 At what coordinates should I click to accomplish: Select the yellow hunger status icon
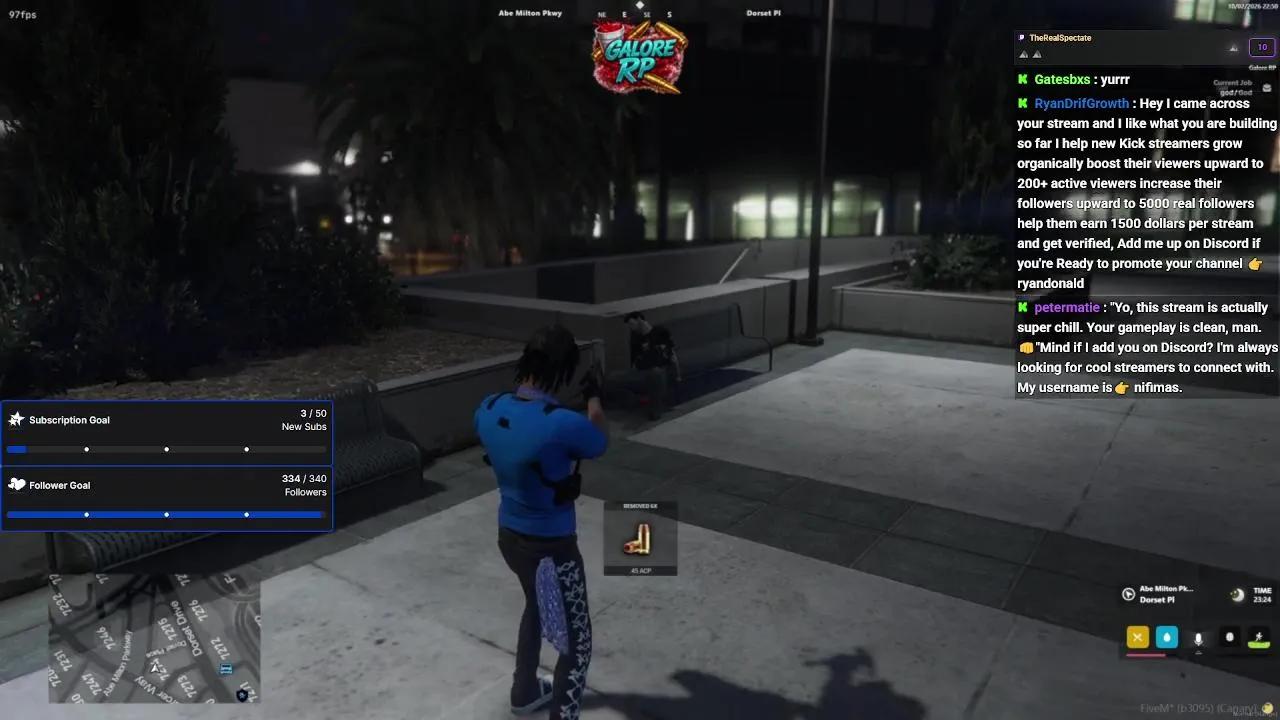pyautogui.click(x=1137, y=637)
